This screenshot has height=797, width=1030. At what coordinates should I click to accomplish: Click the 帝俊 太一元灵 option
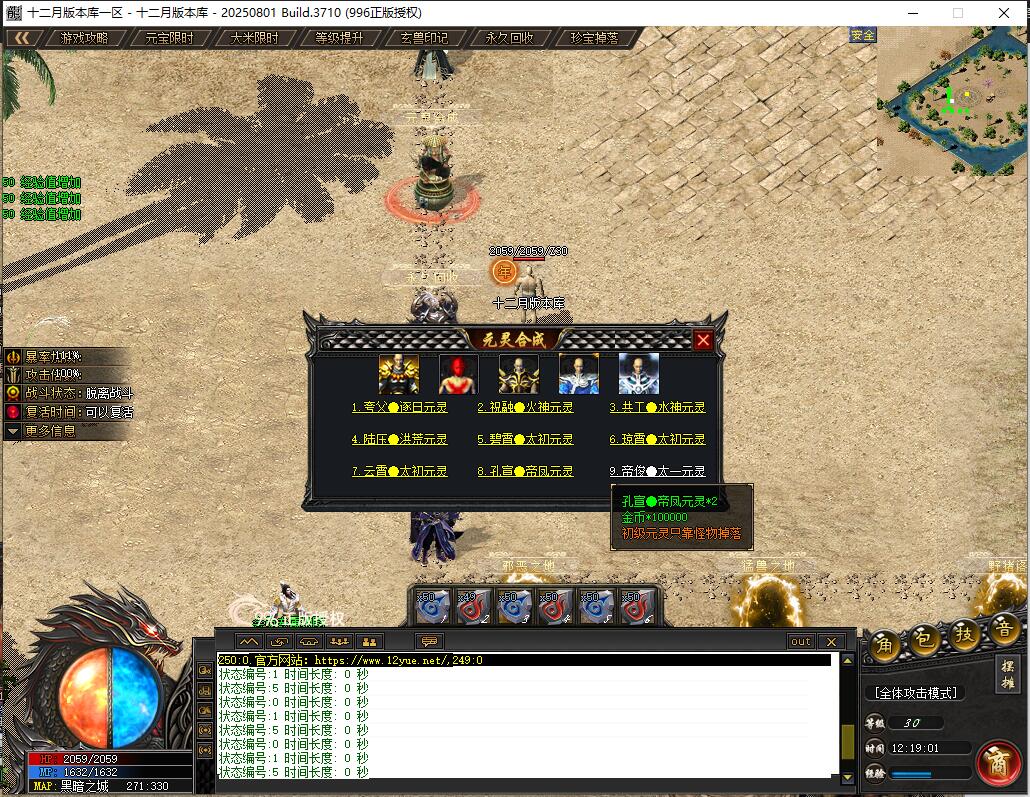tap(657, 471)
